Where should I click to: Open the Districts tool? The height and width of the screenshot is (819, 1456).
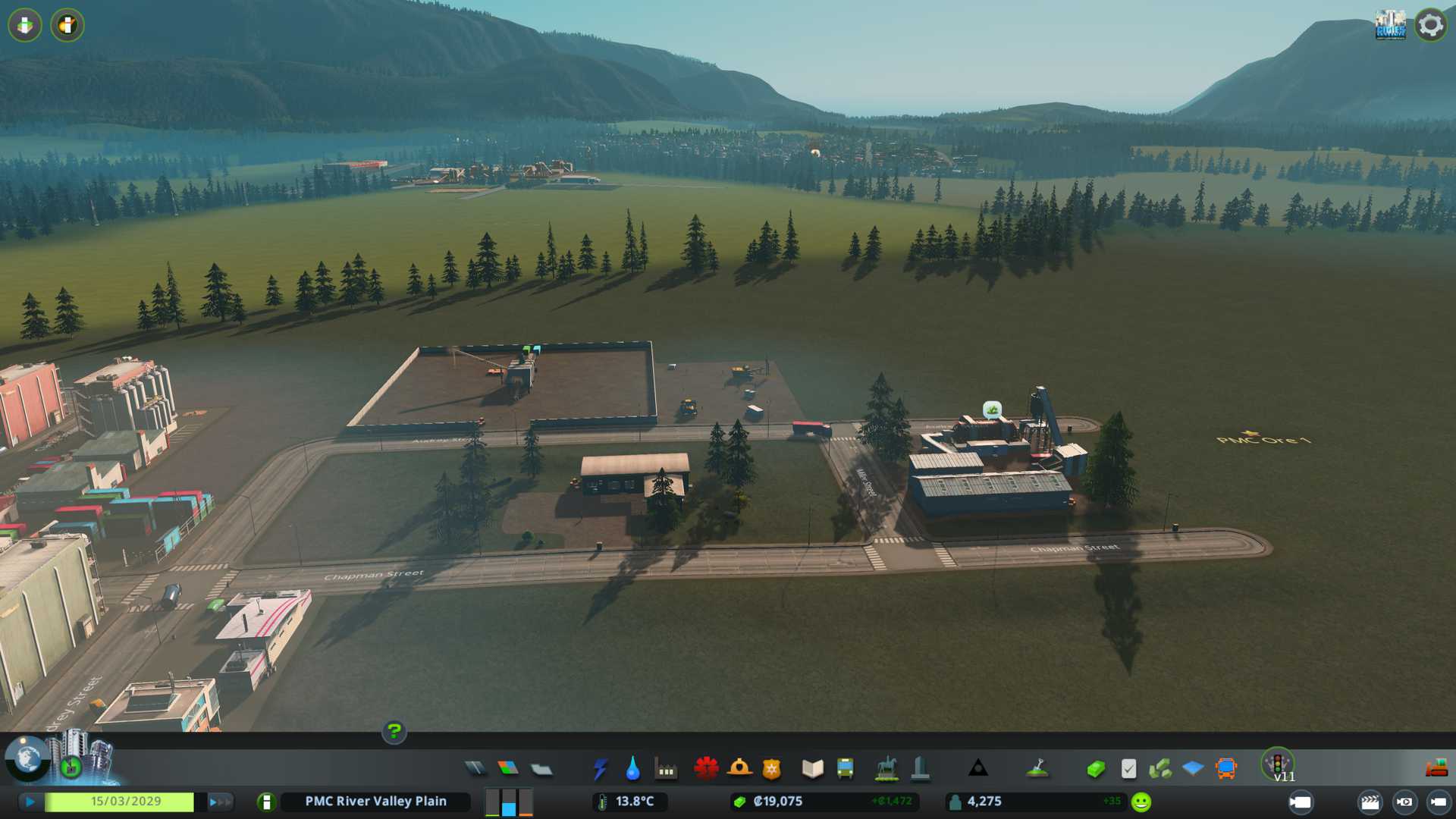tap(541, 769)
